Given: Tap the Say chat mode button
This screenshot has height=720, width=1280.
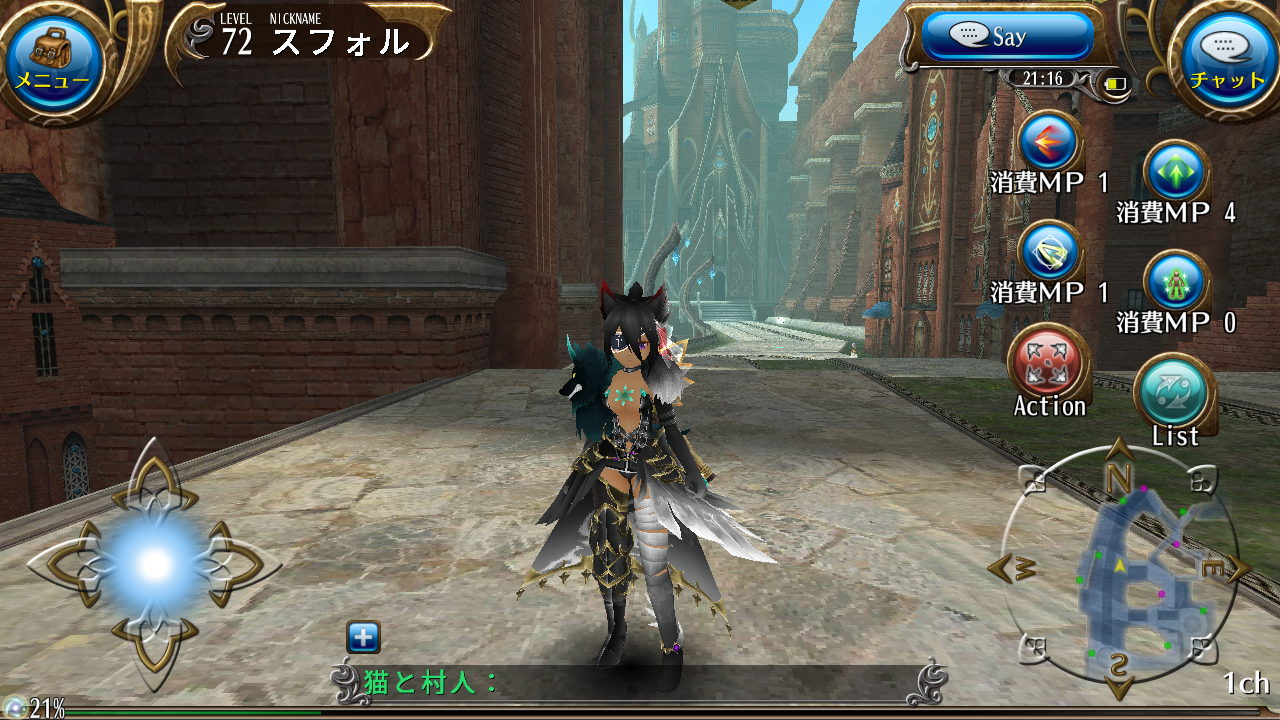Looking at the screenshot, I should 1007,37.
